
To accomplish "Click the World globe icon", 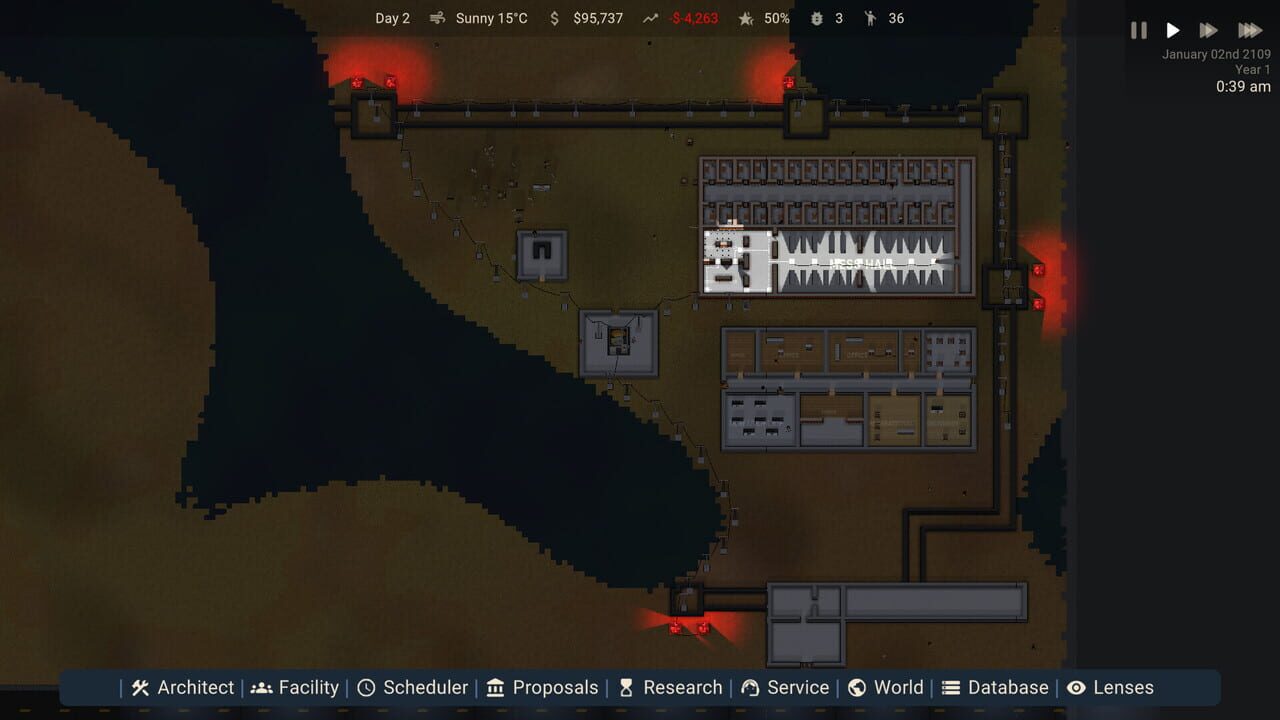I will 857,687.
